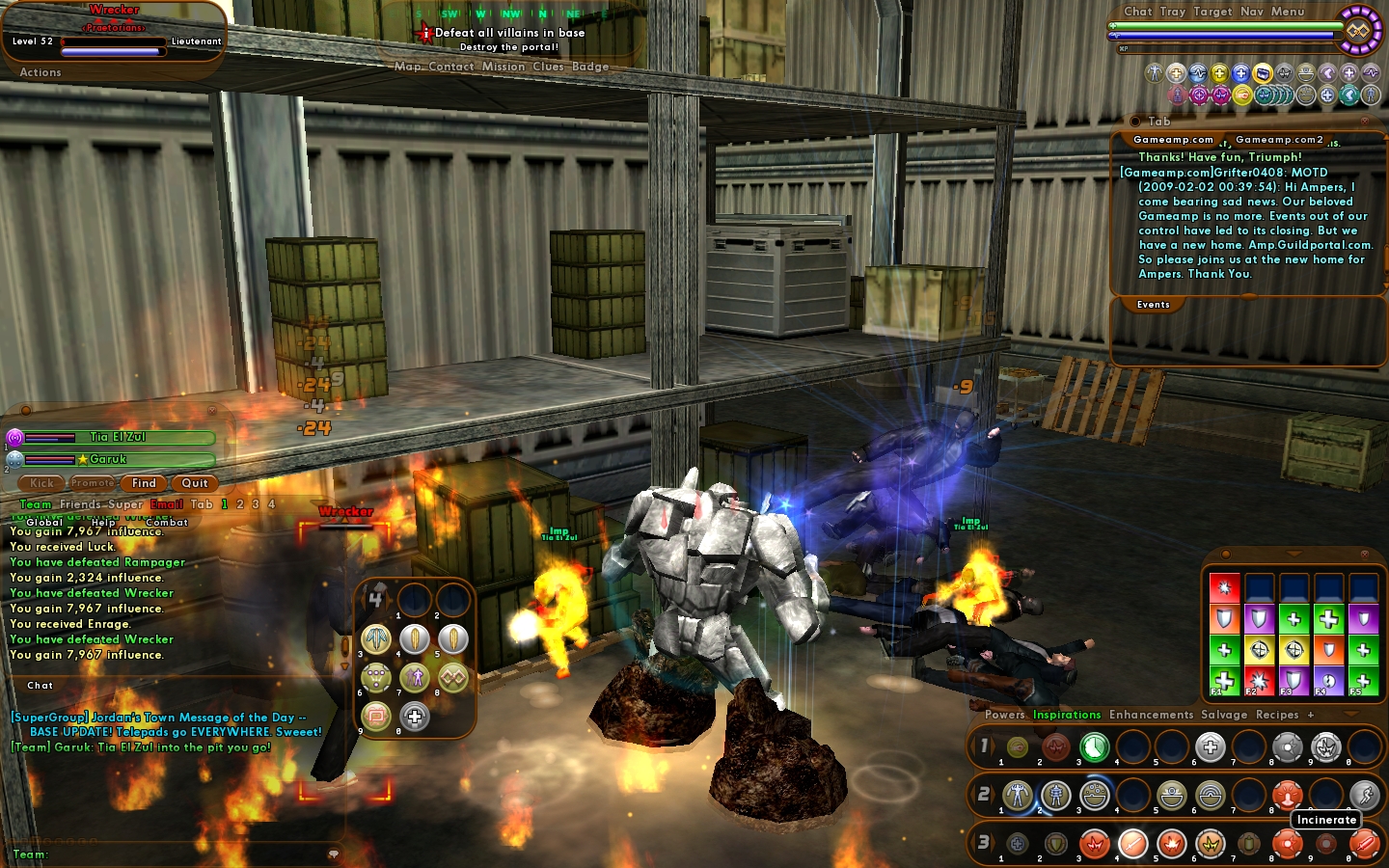Click the Find team member button

[x=144, y=483]
